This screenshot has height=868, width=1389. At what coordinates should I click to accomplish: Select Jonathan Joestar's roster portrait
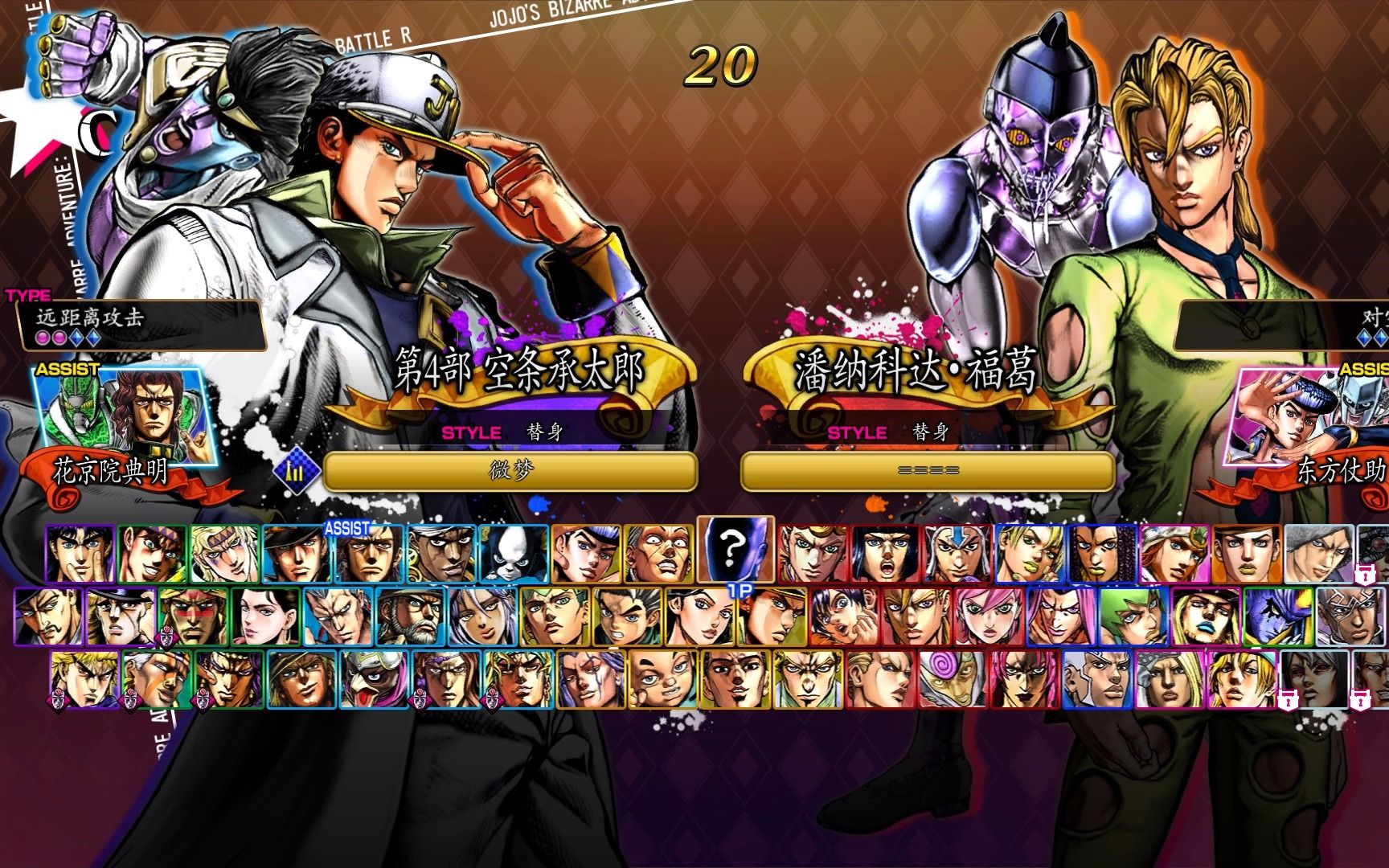pyautogui.click(x=80, y=554)
